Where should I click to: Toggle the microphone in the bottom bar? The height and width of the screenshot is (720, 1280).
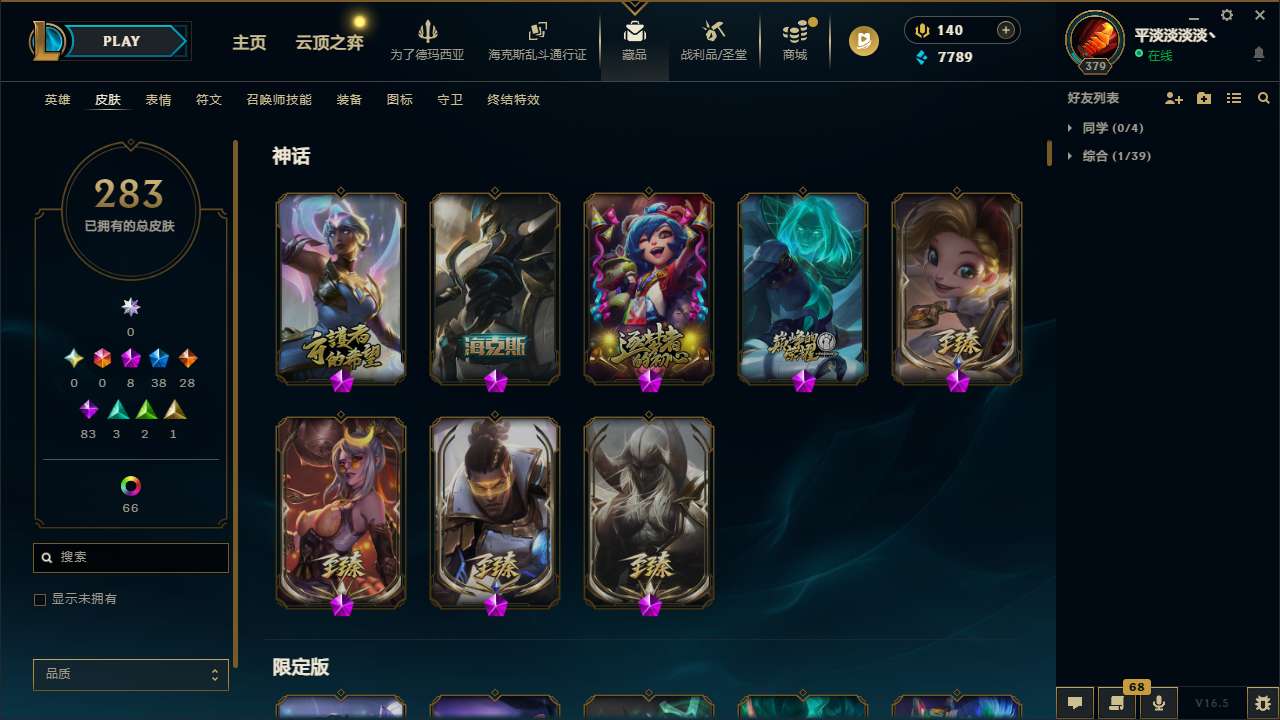point(1158,700)
